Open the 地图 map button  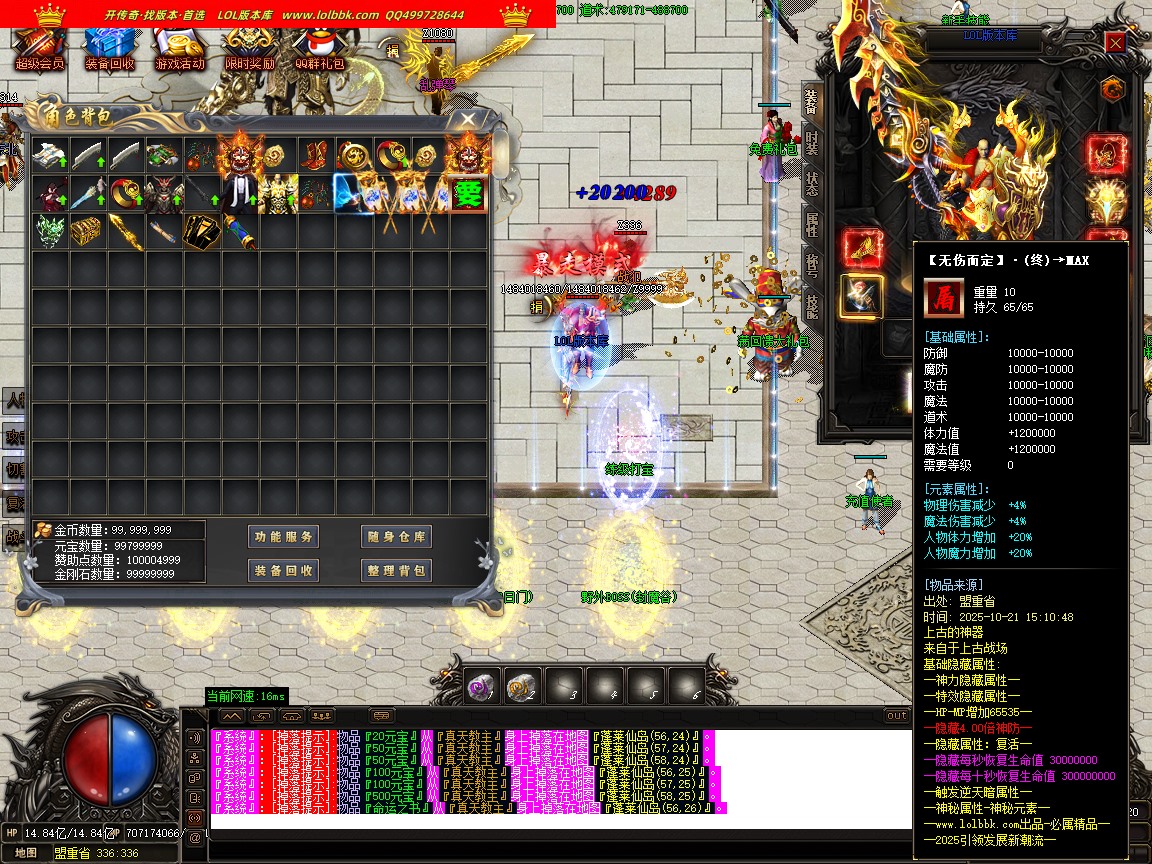(26, 853)
